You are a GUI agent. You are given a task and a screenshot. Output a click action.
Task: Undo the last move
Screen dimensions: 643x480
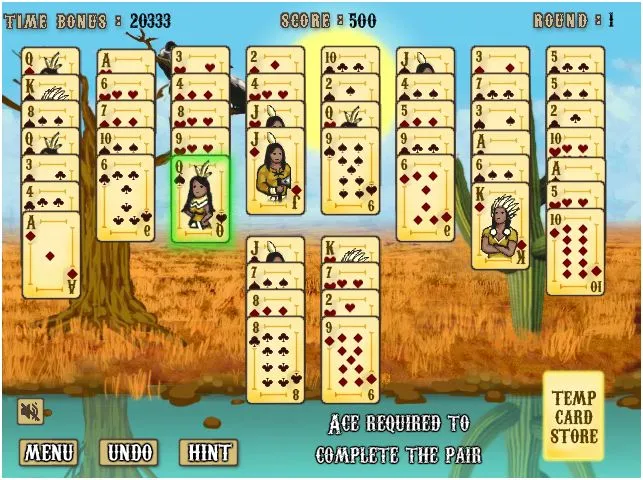click(x=132, y=452)
